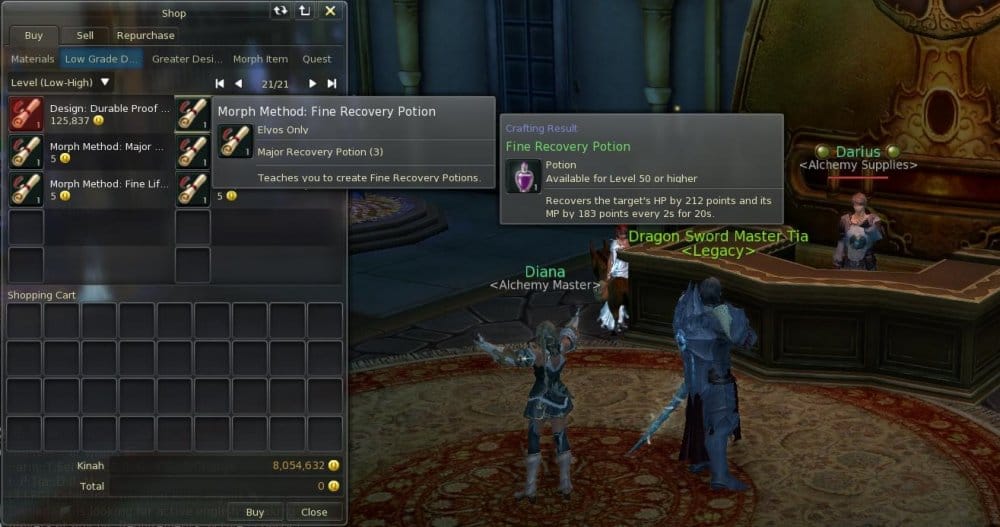Show the Materials shop category

click(32, 59)
